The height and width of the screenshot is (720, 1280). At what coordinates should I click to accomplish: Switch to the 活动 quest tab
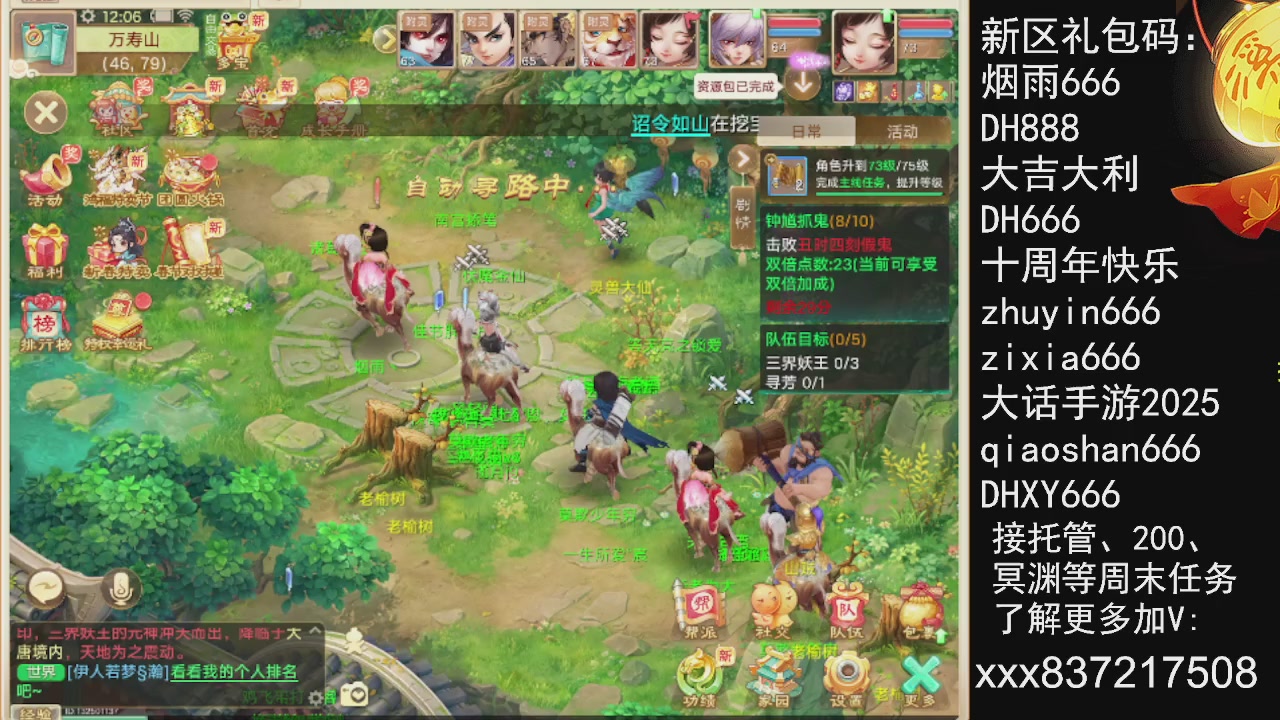[x=901, y=131]
